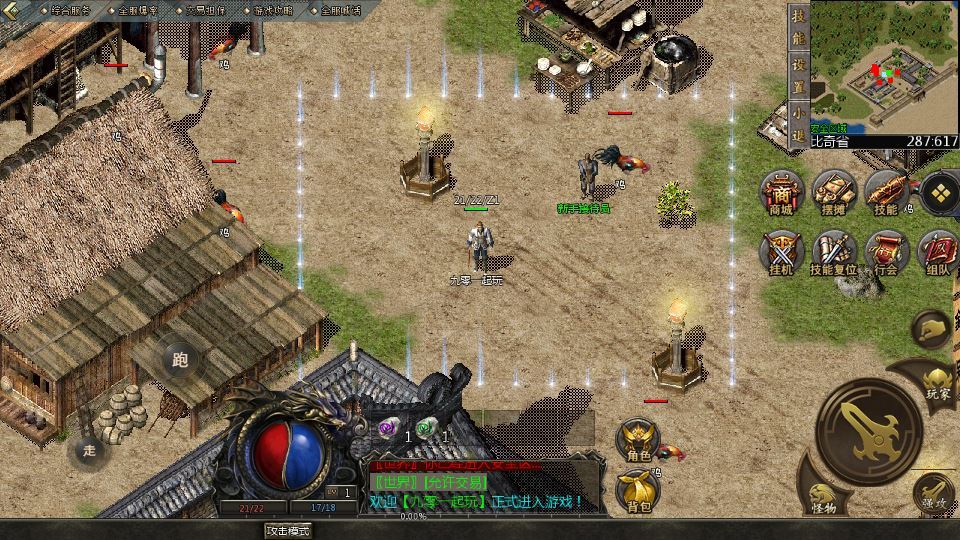The image size is (960, 540).
Task: Toggle the four-diamond menu button
Action: point(938,194)
